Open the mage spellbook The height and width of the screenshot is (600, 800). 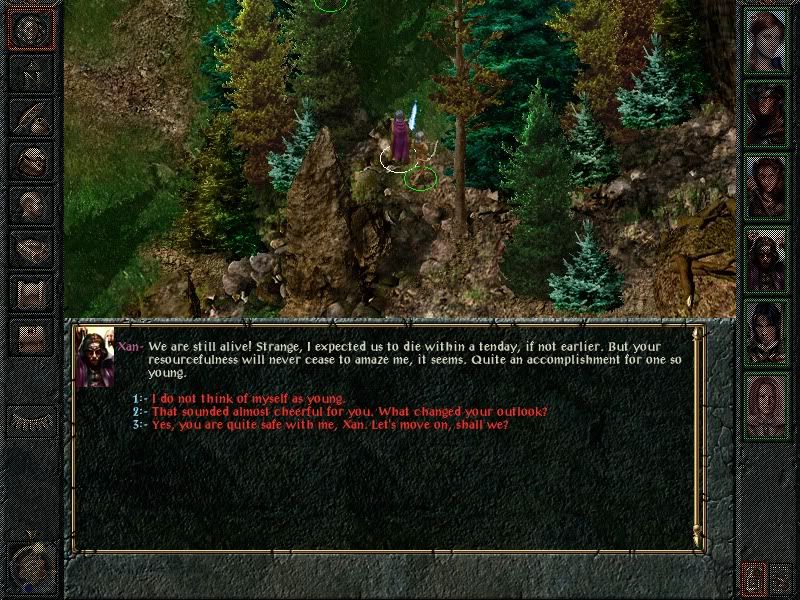coord(31,248)
